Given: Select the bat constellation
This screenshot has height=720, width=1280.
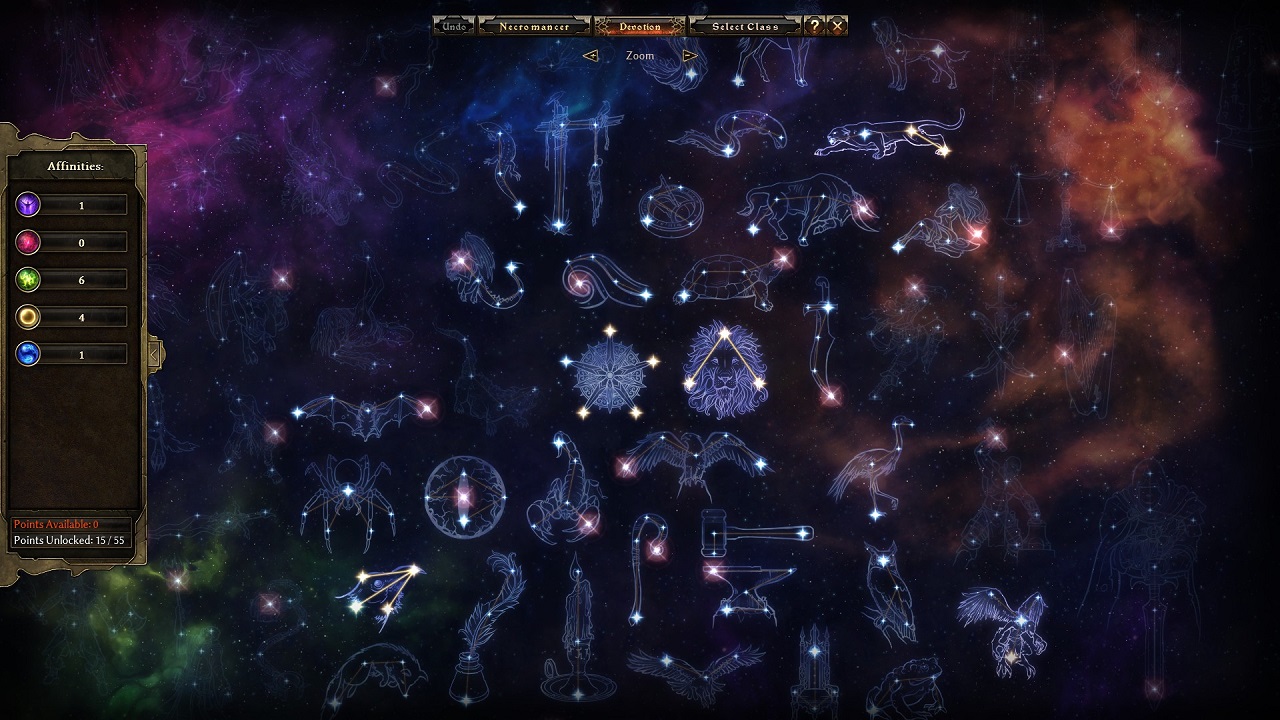Looking at the screenshot, I should click(x=365, y=414).
